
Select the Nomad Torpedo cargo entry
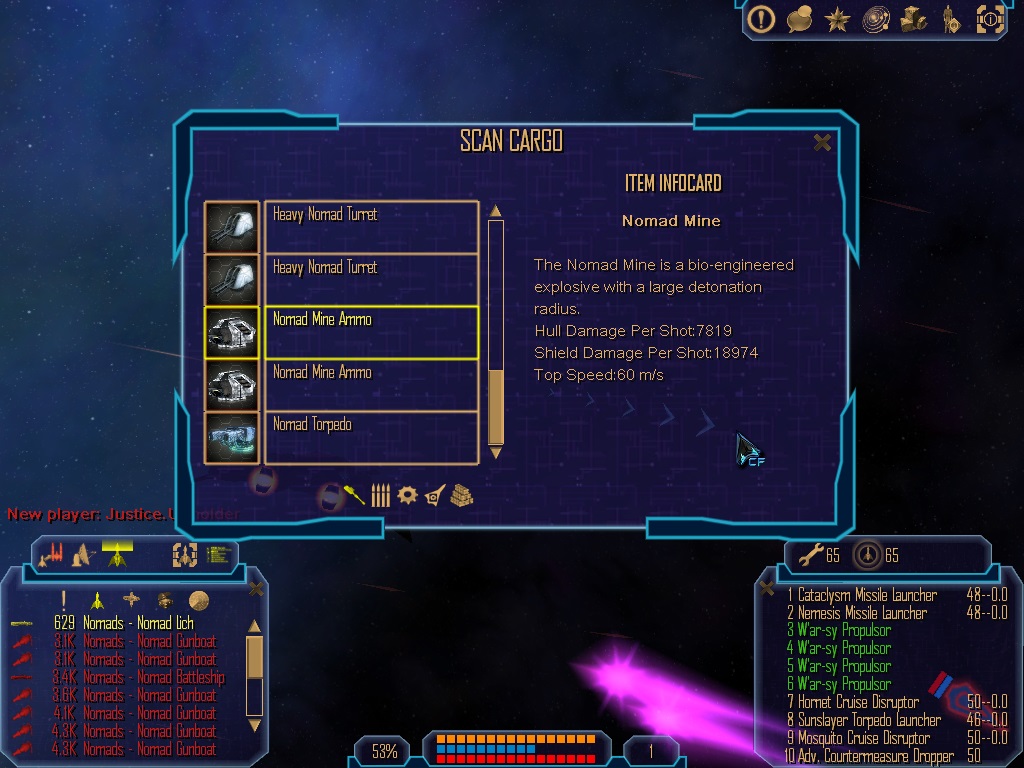click(371, 437)
